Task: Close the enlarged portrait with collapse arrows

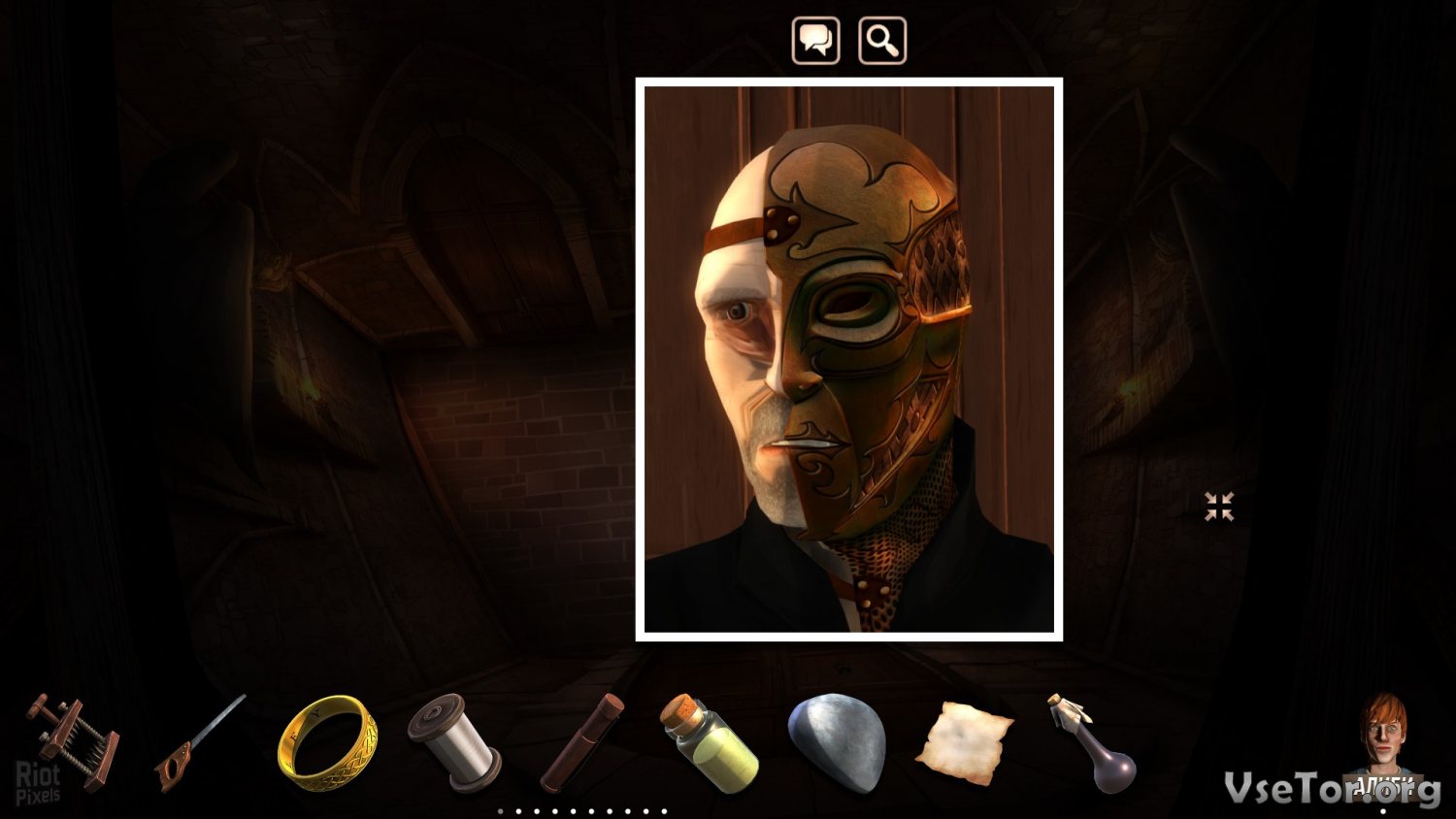Action: point(1219,507)
